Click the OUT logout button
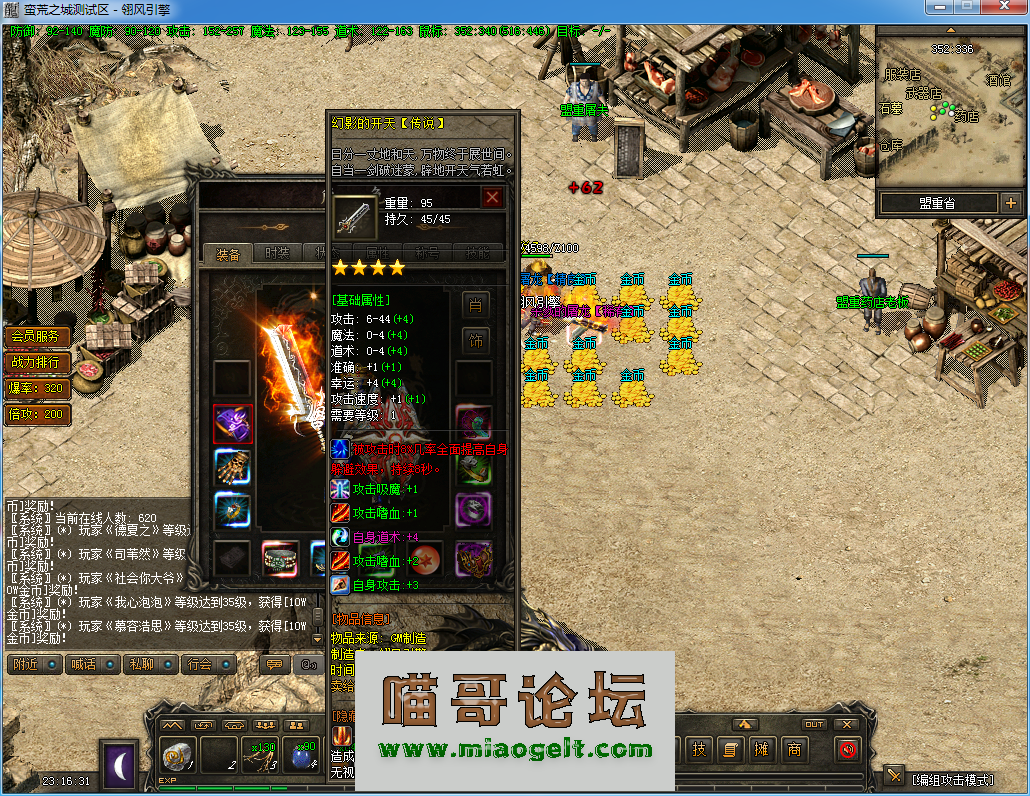This screenshot has height=796, width=1030. (x=814, y=724)
